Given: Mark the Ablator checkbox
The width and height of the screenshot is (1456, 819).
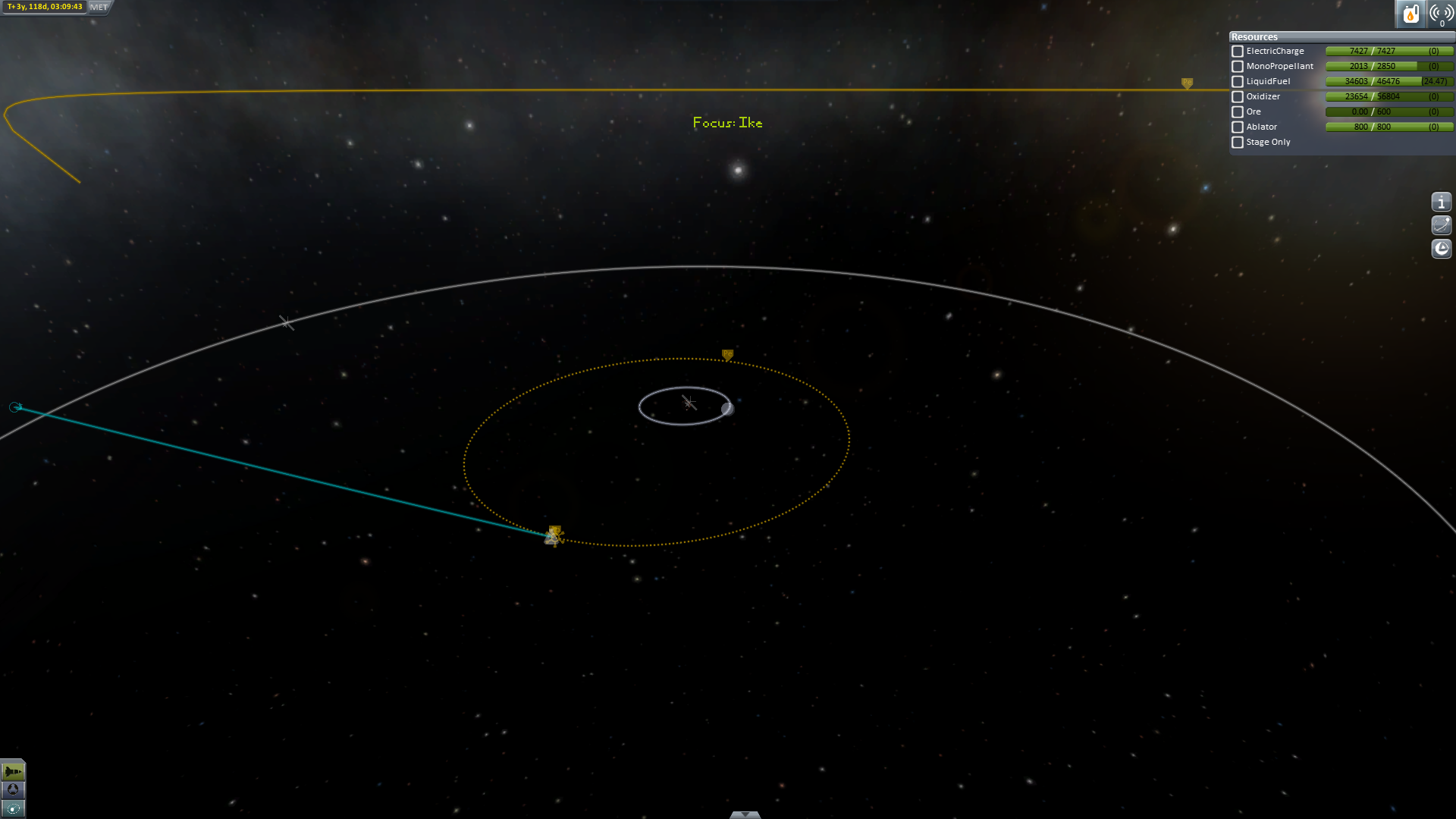Looking at the screenshot, I should [1238, 127].
